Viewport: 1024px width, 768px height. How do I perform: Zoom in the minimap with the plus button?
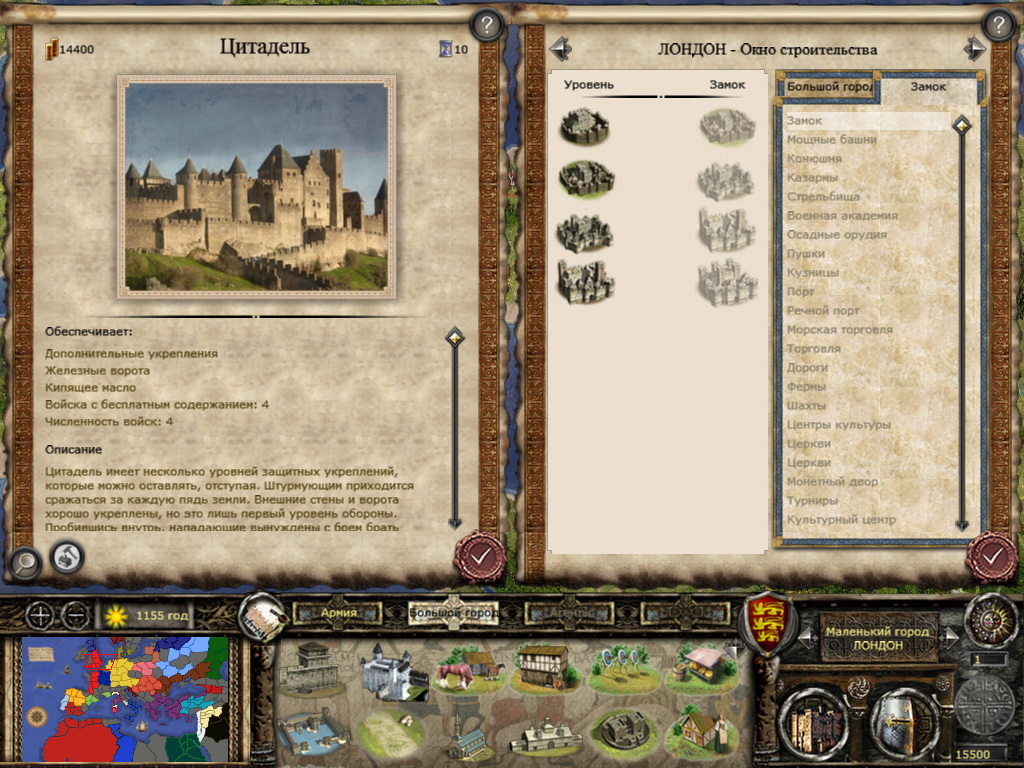click(x=41, y=615)
